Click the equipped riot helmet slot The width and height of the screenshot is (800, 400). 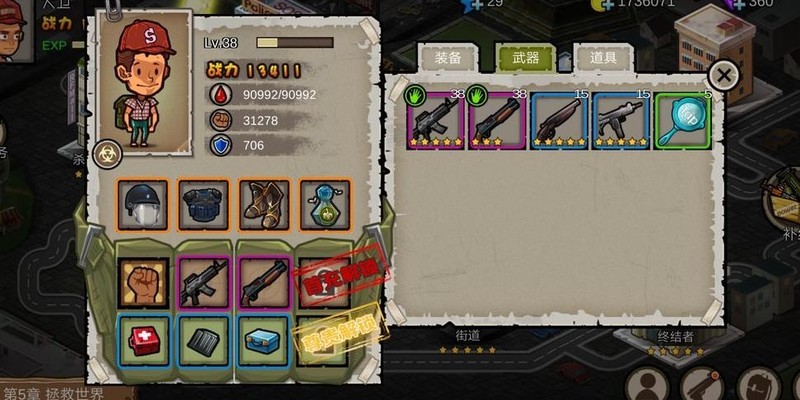click(141, 205)
